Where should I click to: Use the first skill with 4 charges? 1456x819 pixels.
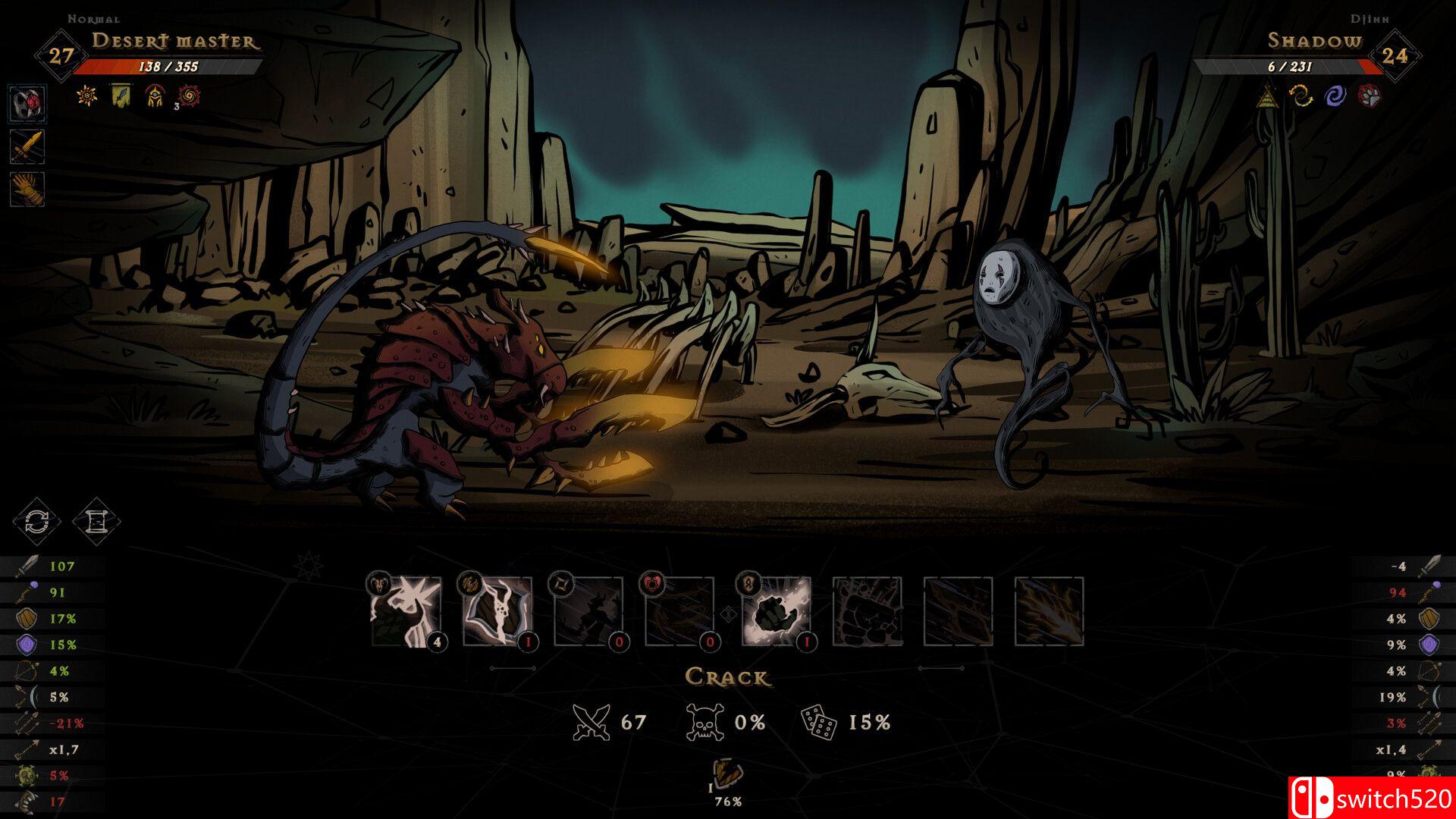point(406,611)
